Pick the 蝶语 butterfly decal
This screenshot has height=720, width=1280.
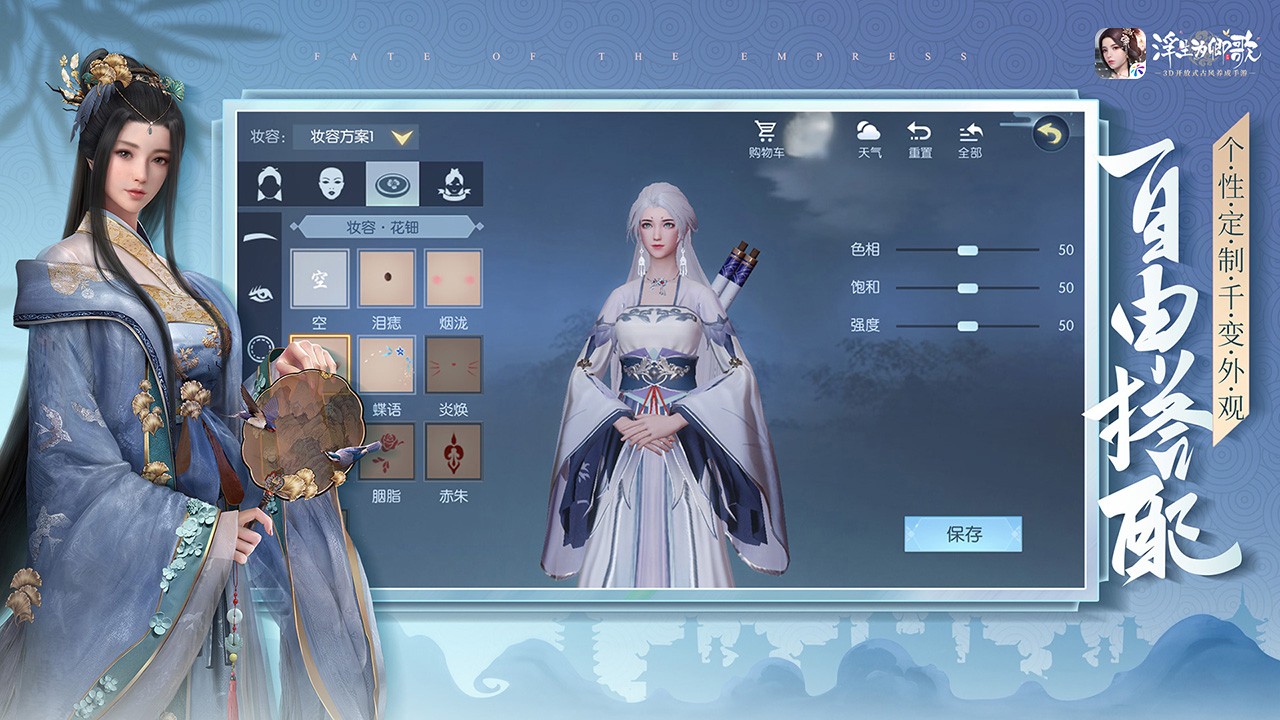pos(387,365)
